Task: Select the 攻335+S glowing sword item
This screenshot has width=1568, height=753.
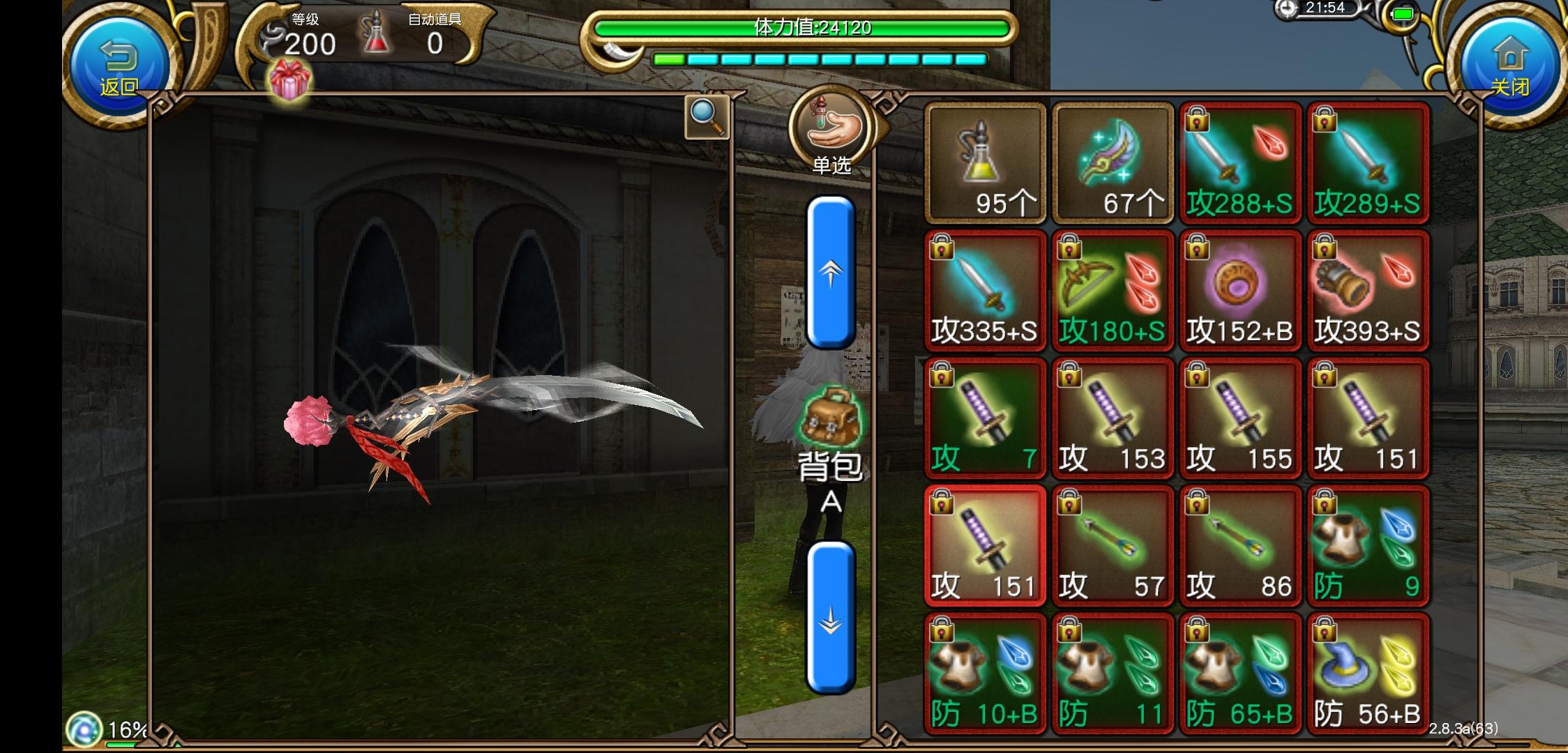Action: click(x=983, y=289)
